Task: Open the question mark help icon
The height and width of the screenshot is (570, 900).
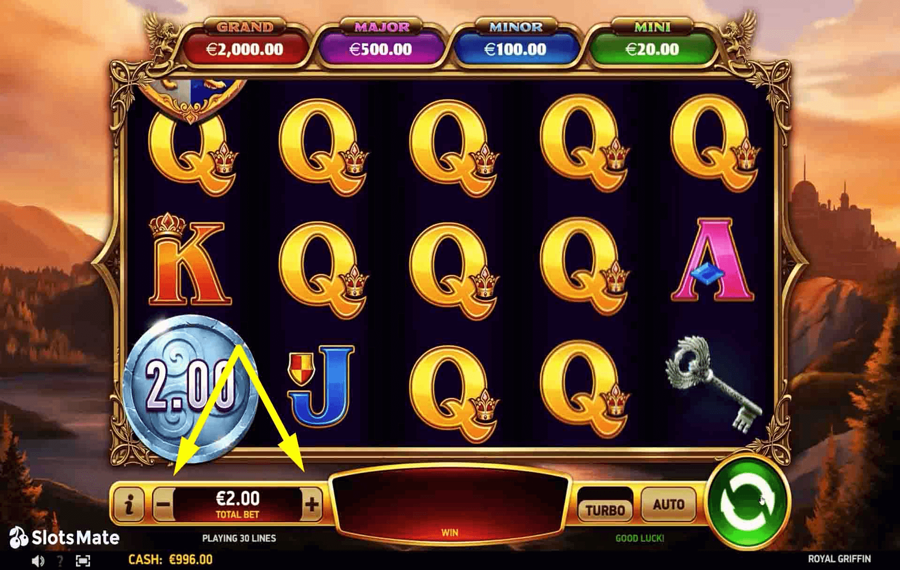Action: pos(60,561)
